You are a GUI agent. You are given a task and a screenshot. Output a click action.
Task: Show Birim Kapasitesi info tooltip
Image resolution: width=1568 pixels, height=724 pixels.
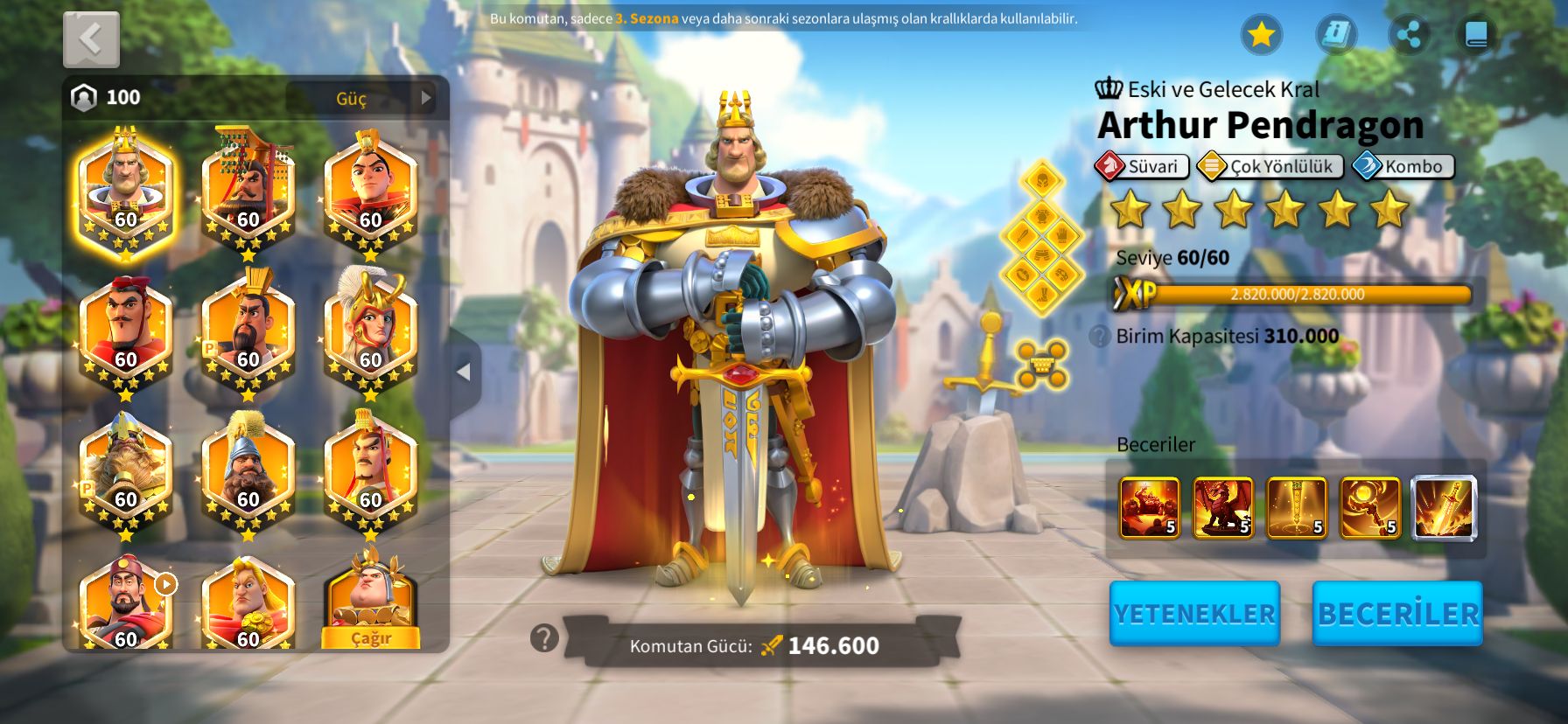(1100, 337)
